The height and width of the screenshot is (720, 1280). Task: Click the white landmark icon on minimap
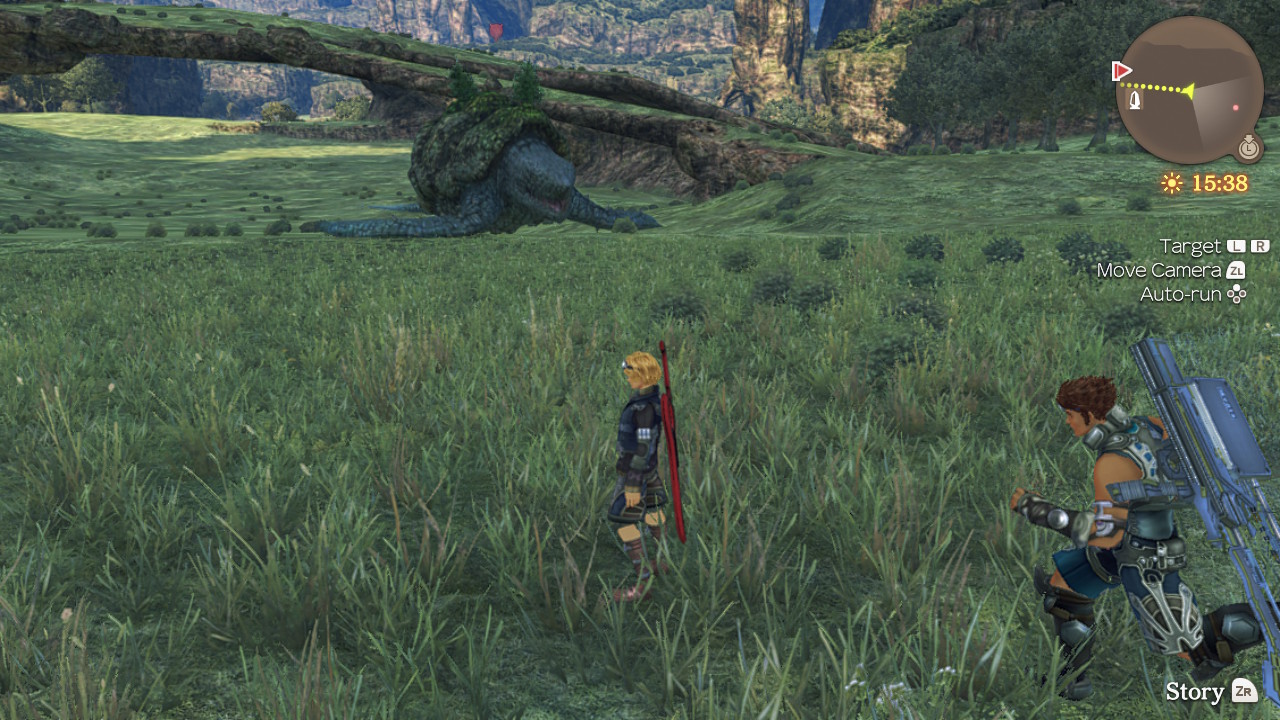(x=1135, y=101)
